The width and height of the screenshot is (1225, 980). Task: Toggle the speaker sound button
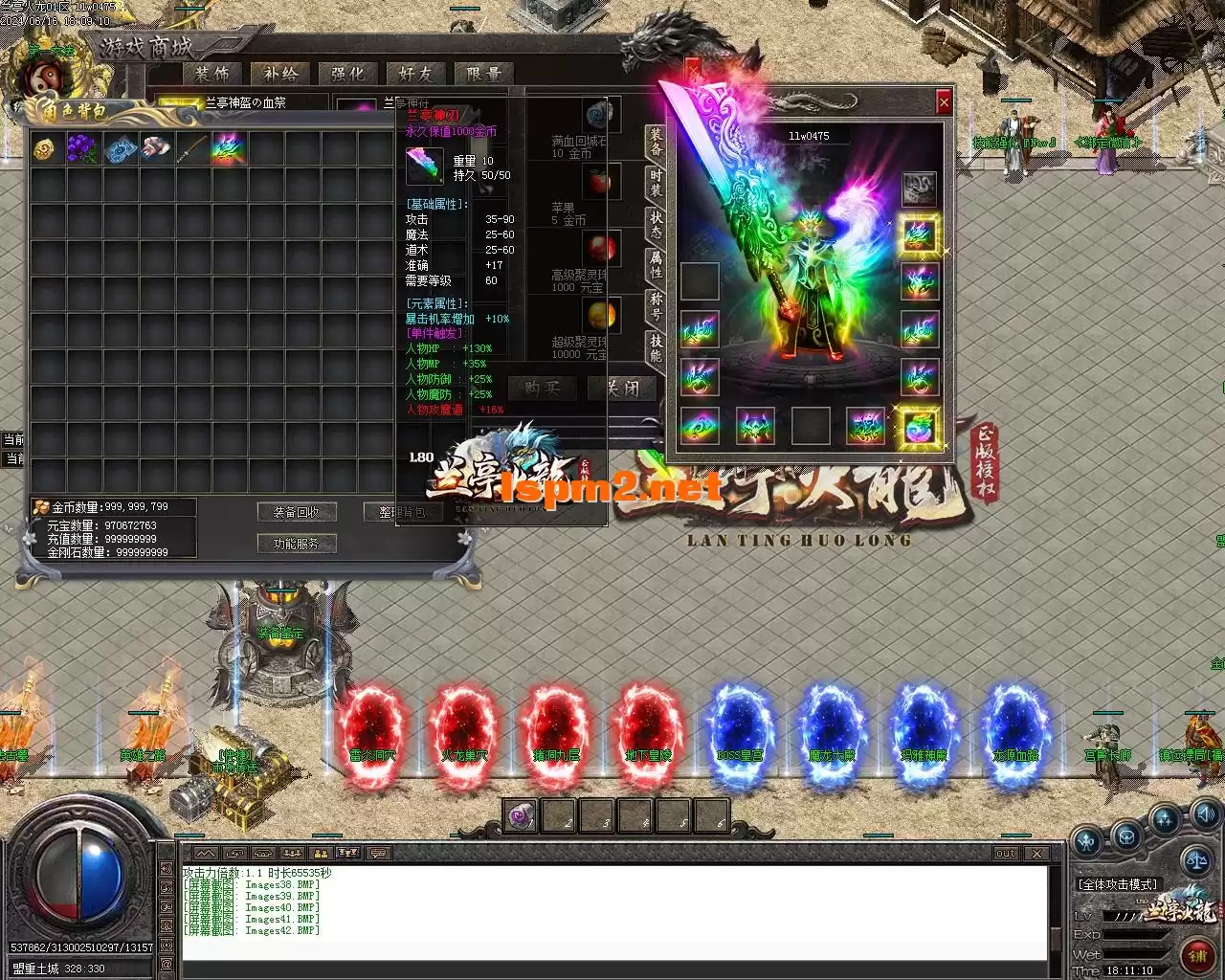(1206, 815)
